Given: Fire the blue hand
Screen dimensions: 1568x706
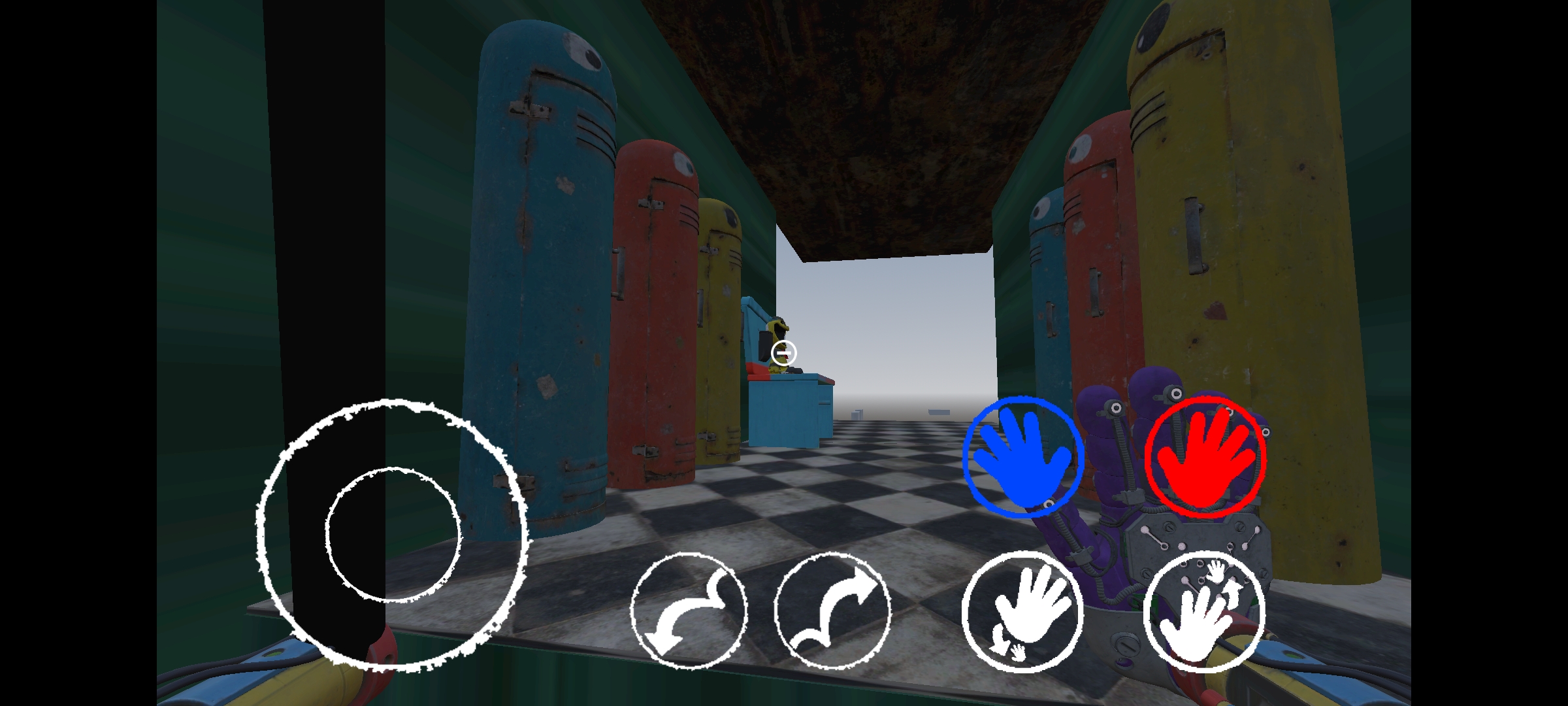Looking at the screenshot, I should pos(1022,456).
